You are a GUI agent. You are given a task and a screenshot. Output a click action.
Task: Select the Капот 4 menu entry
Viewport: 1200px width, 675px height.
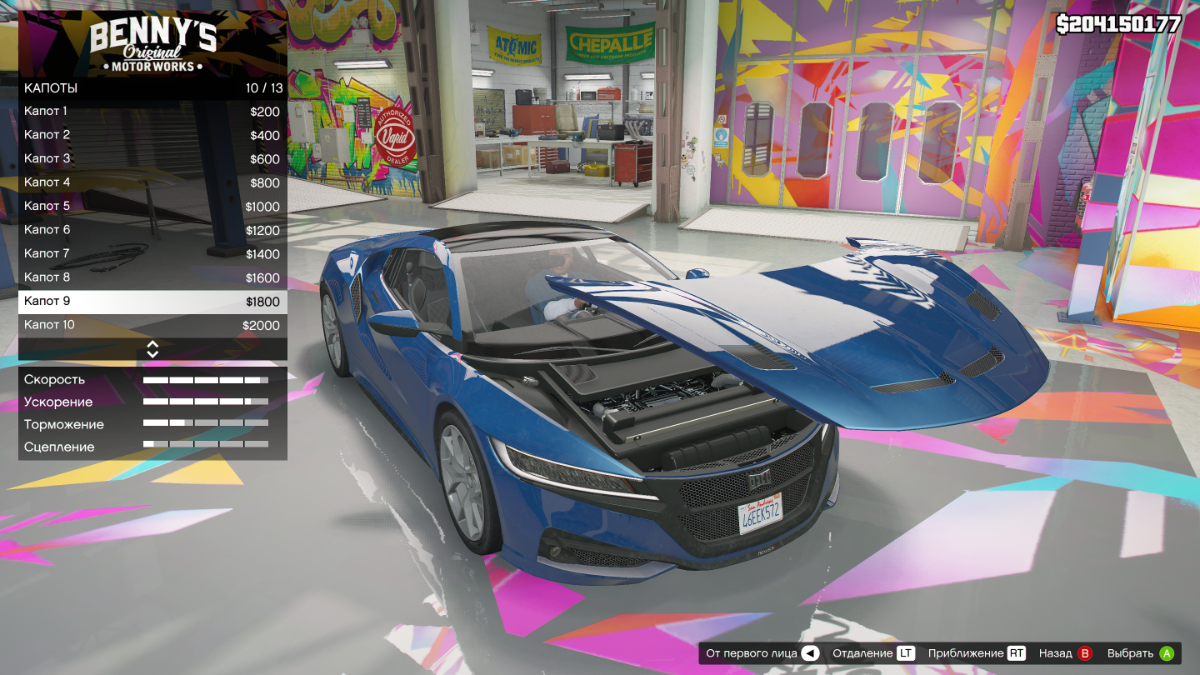[x=152, y=183]
